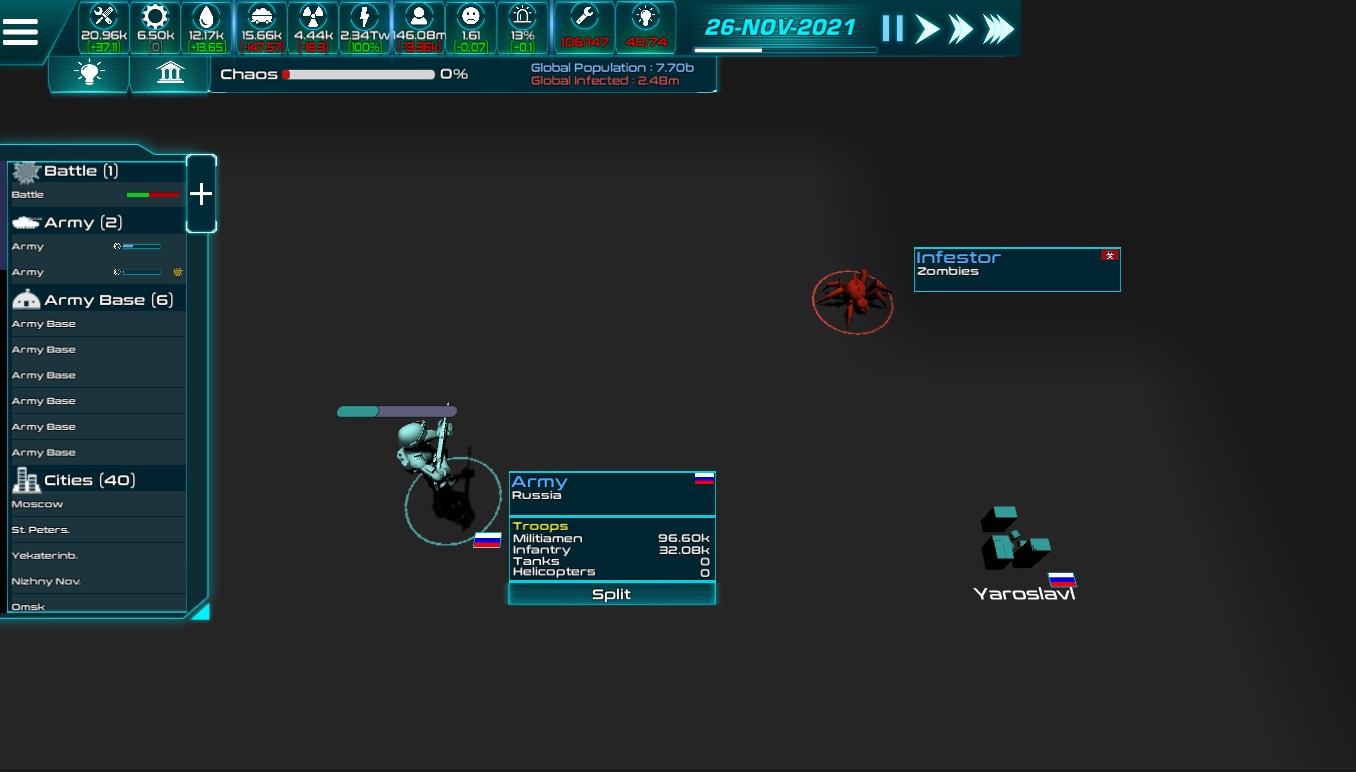Viewport: 1356px width, 772px height.
Task: Click the wrench and screwdriver resource icon
Action: (x=104, y=17)
